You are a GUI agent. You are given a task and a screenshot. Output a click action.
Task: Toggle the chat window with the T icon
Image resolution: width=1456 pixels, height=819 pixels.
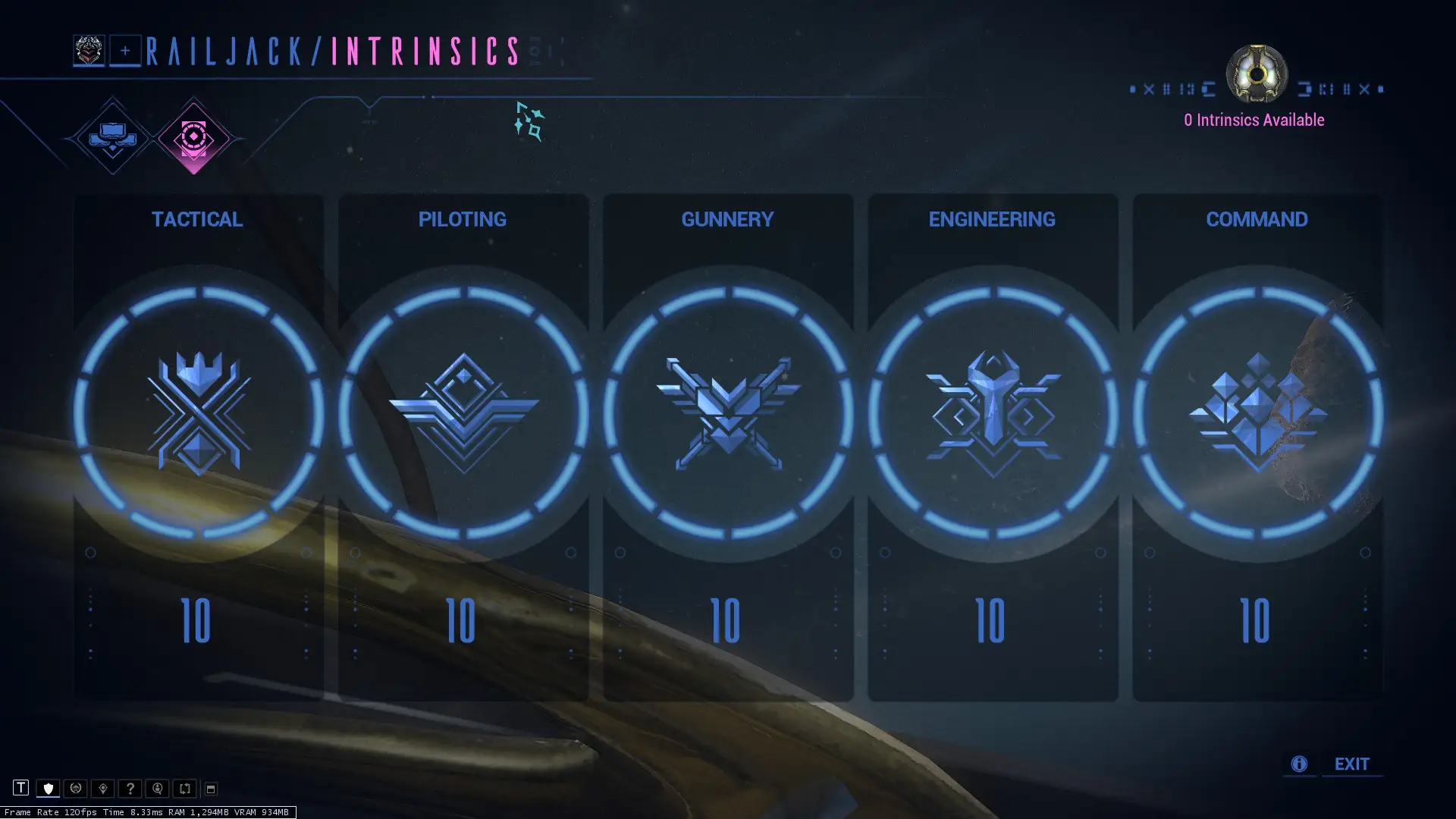(21, 789)
